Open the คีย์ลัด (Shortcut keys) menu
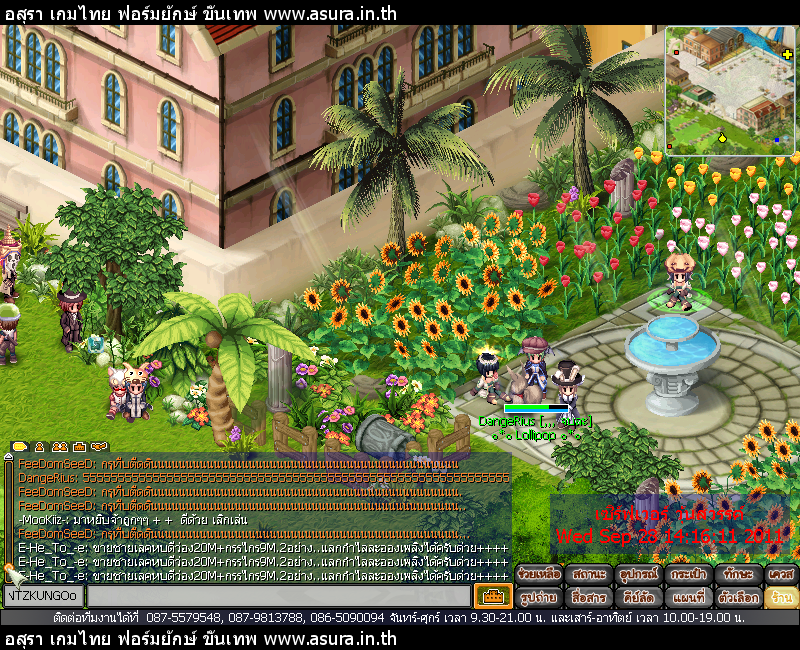Image resolution: width=800 pixels, height=650 pixels. pos(639,598)
